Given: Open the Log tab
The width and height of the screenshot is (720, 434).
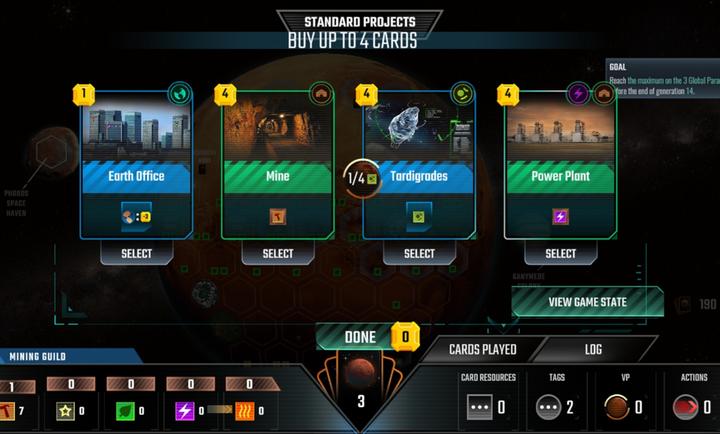Looking at the screenshot, I should click(x=593, y=349).
